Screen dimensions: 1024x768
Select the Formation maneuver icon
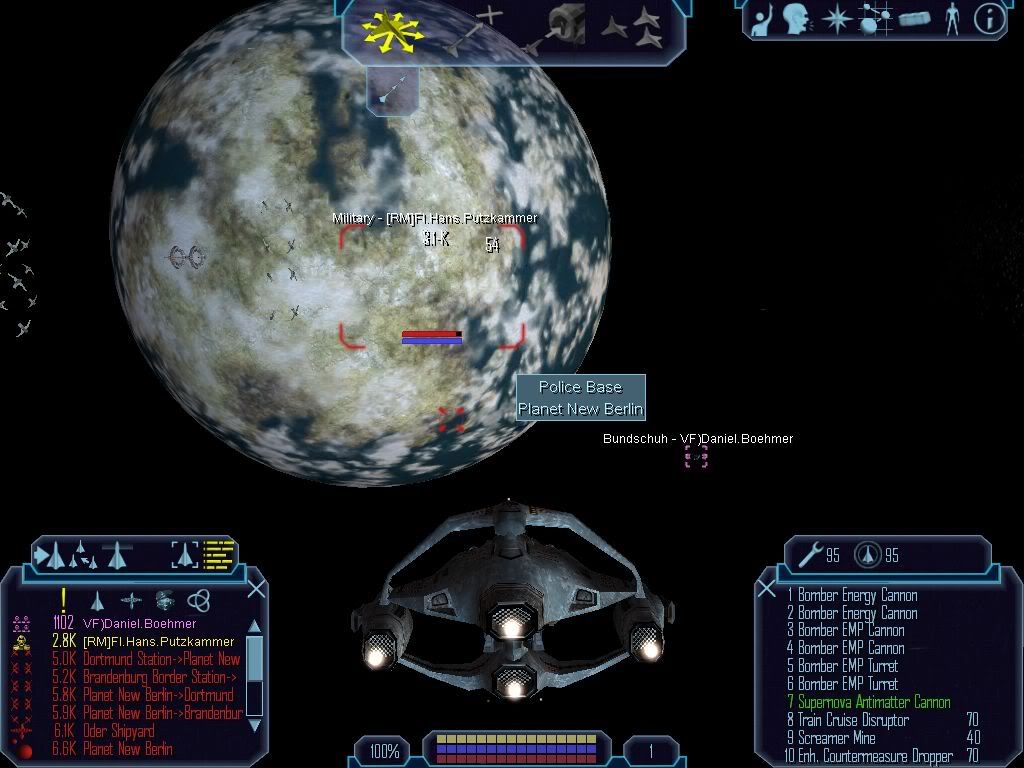[x=631, y=28]
